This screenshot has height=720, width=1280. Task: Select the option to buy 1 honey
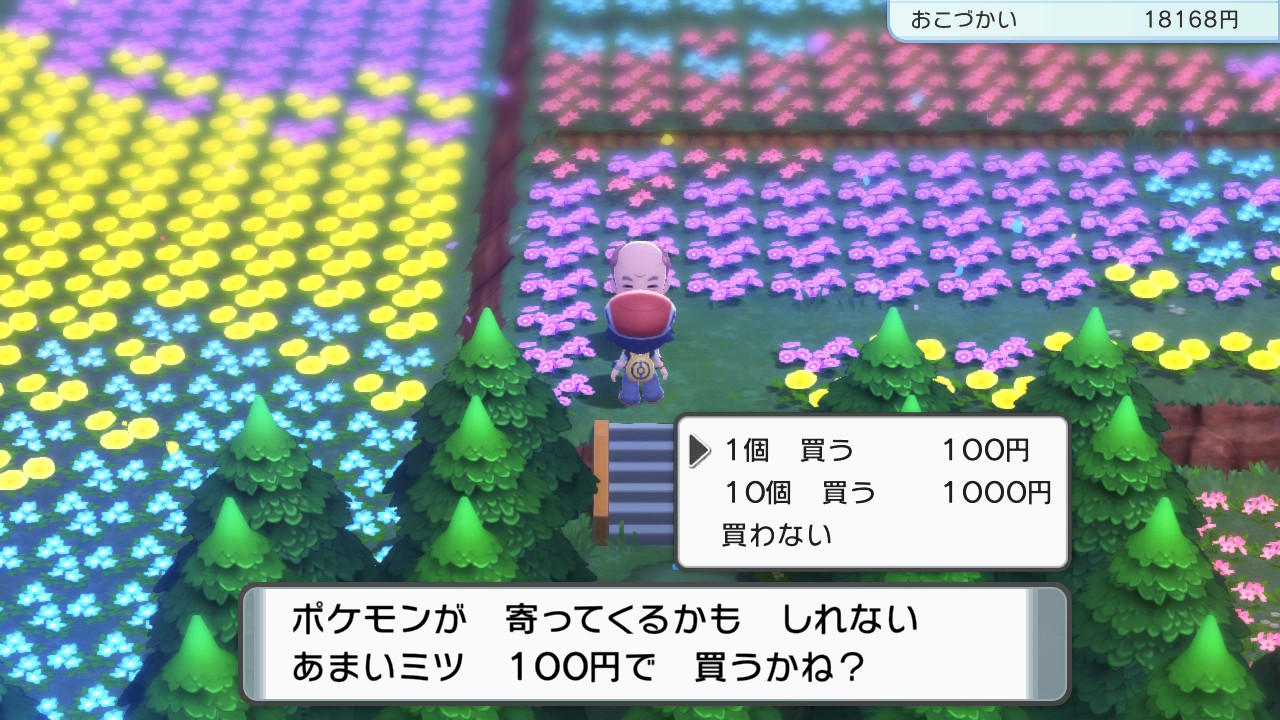click(790, 449)
